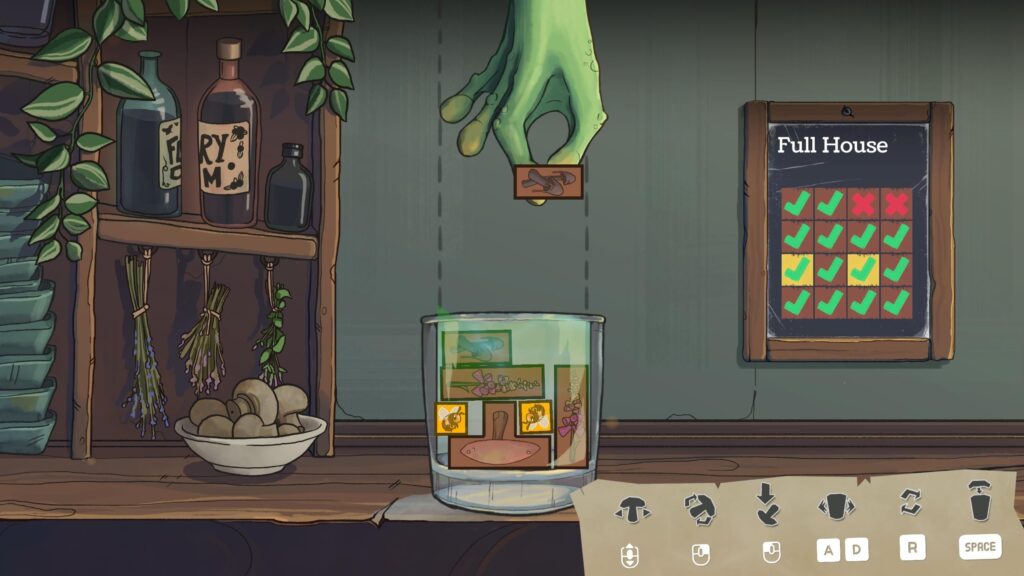Select the horizontal pink flower tile
1024x576 pixels.
pos(492,381)
